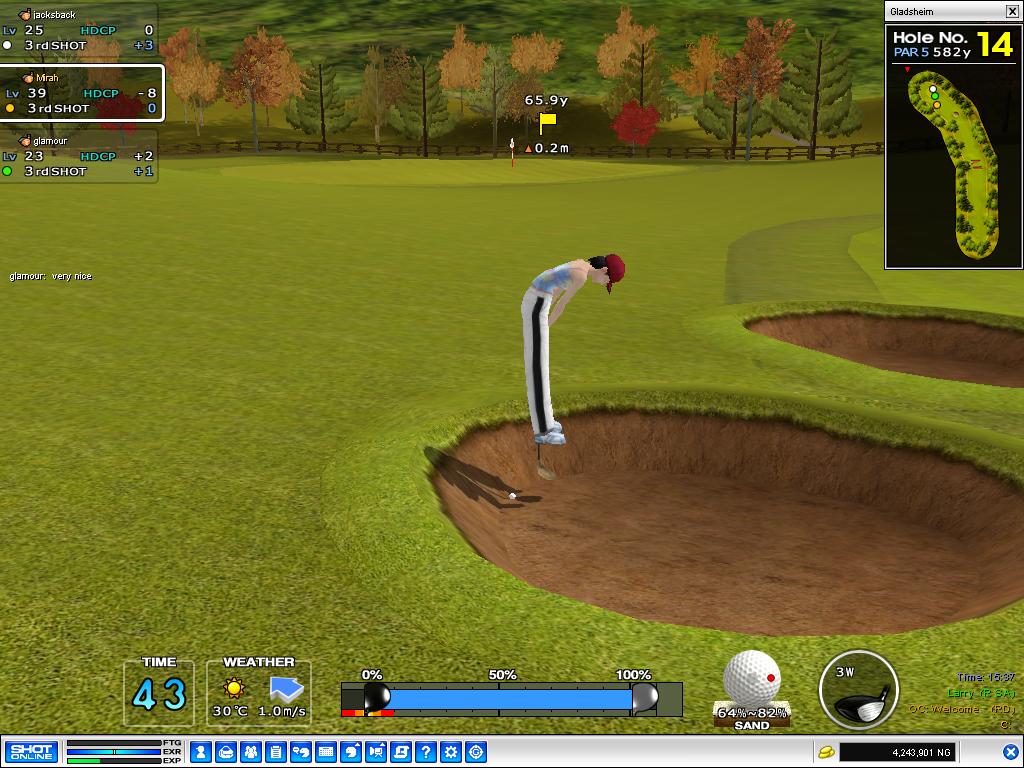Open the gear settings icon
Image resolution: width=1024 pixels, height=768 pixels.
(x=451, y=752)
